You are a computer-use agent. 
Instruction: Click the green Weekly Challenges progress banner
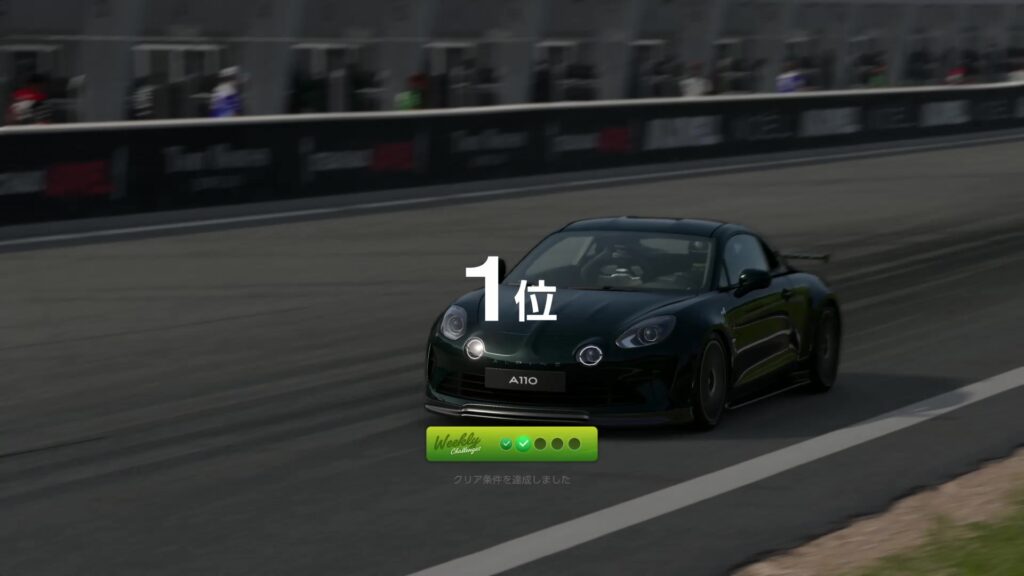[512, 444]
